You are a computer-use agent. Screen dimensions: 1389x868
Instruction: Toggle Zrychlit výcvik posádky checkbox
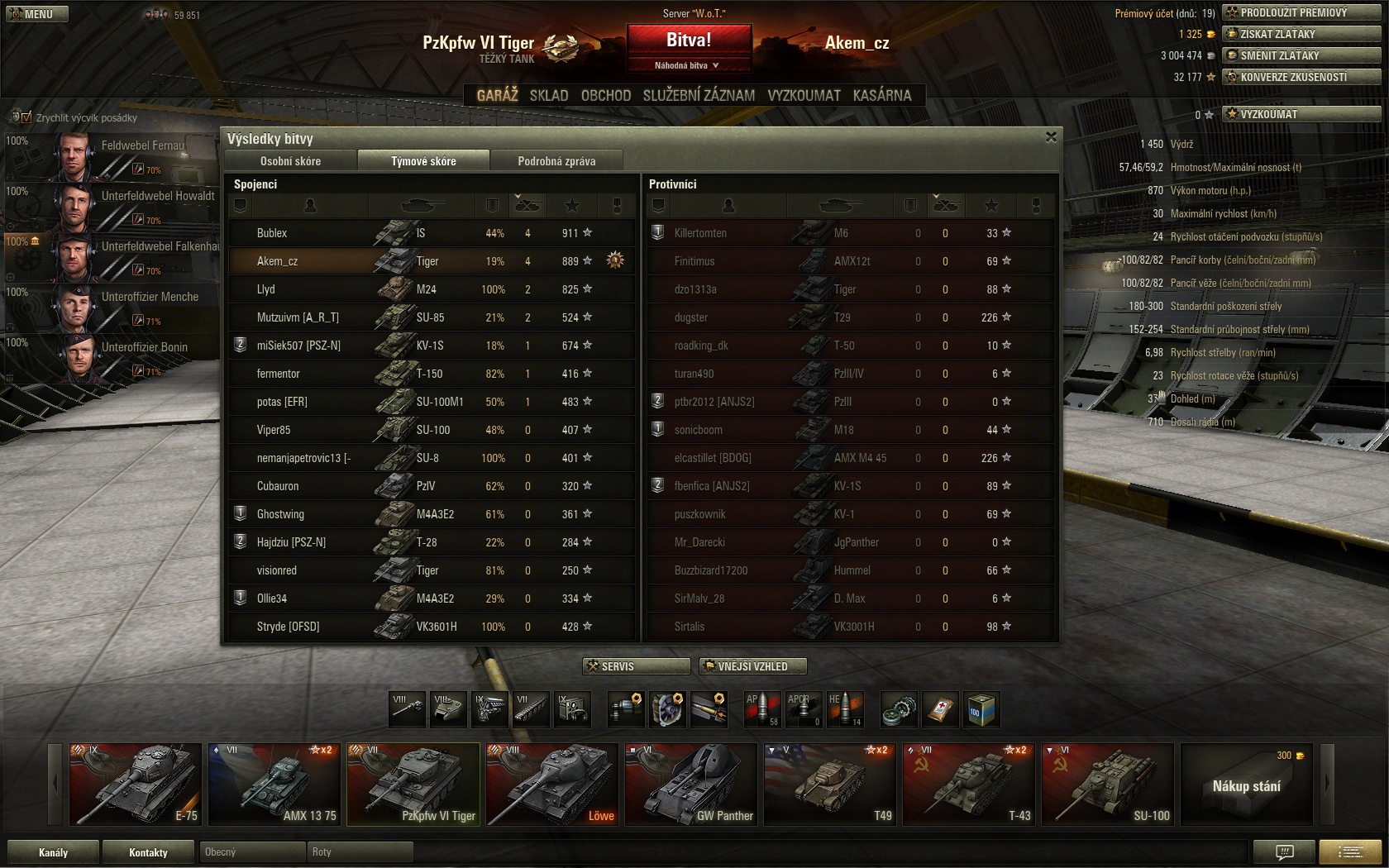[x=26, y=117]
